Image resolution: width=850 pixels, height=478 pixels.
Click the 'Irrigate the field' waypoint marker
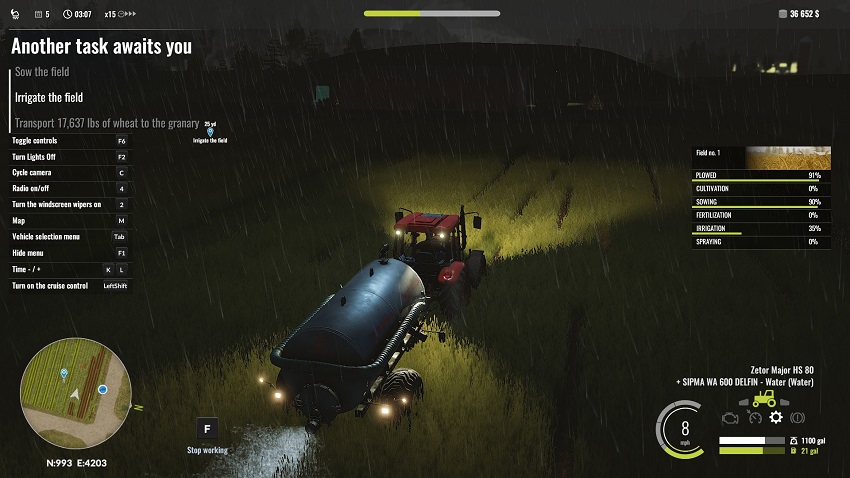point(210,133)
